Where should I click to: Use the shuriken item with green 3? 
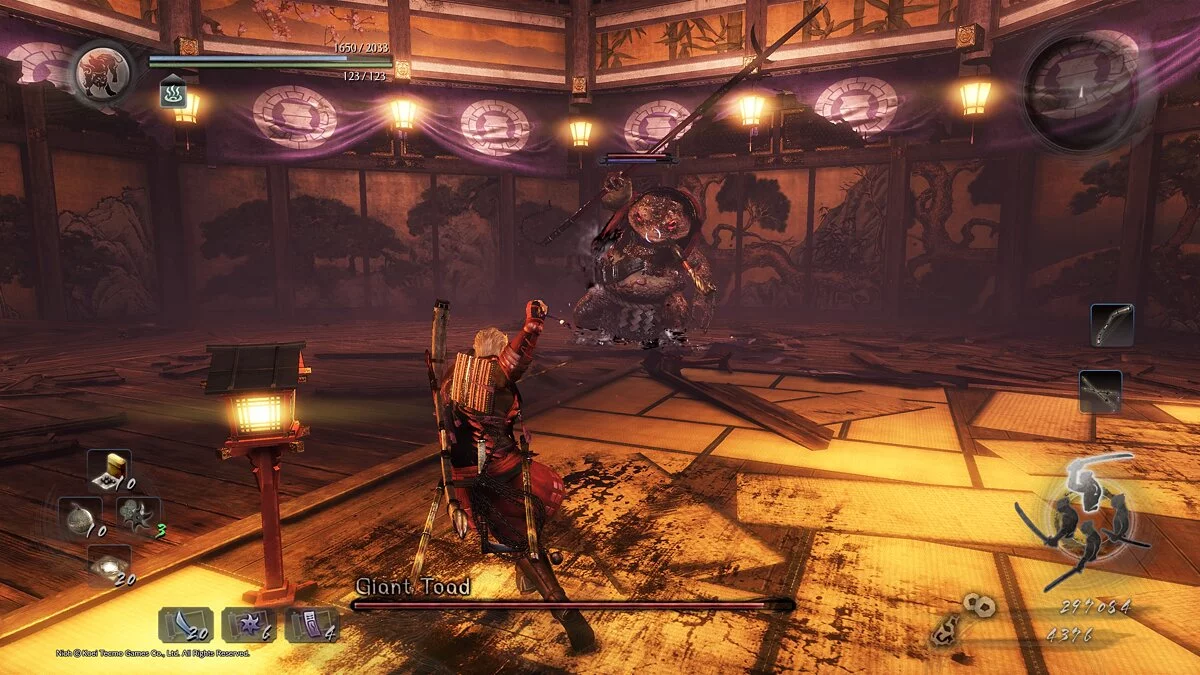click(138, 515)
